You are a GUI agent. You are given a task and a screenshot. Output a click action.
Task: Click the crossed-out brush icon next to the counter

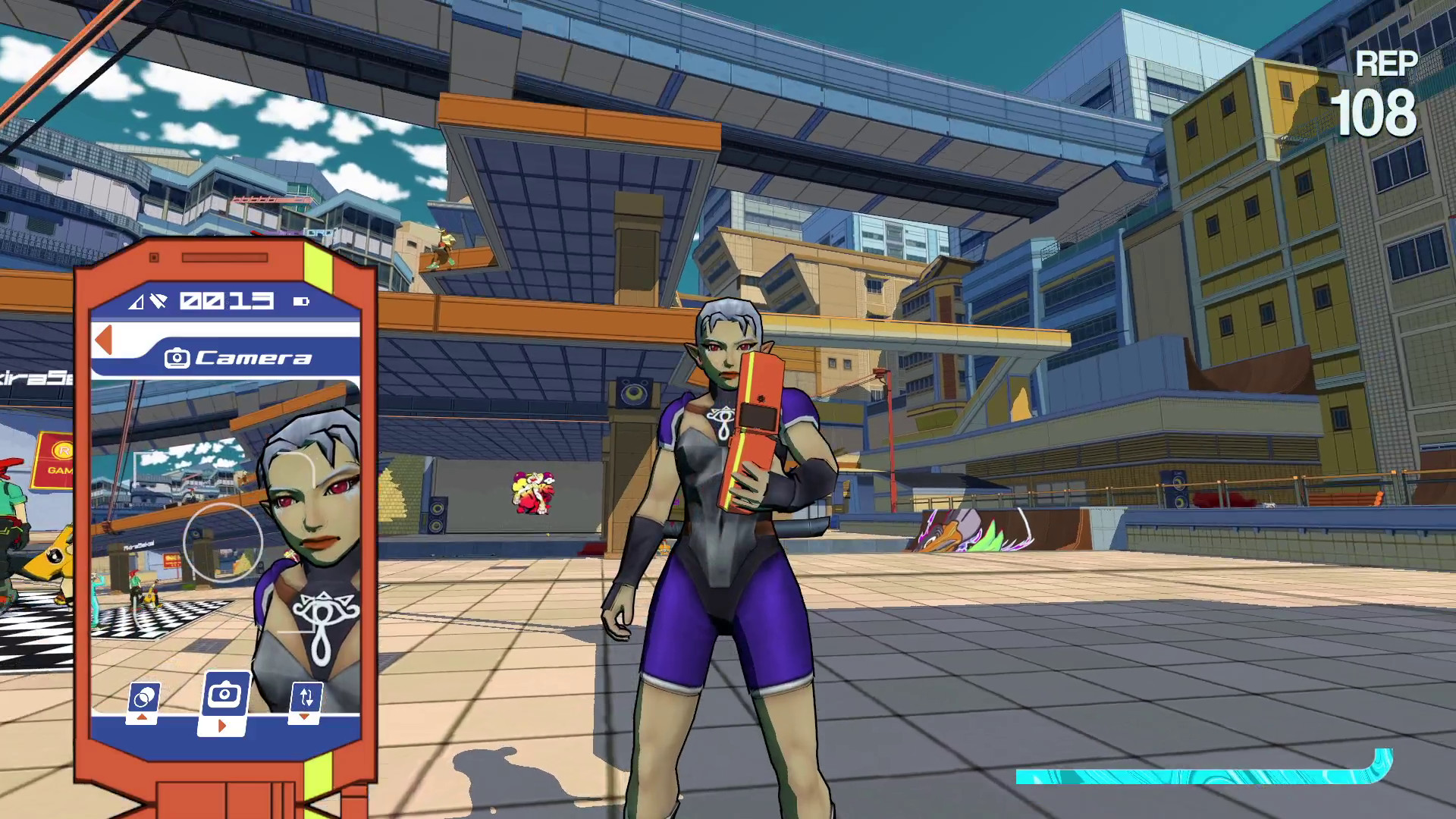point(159,302)
